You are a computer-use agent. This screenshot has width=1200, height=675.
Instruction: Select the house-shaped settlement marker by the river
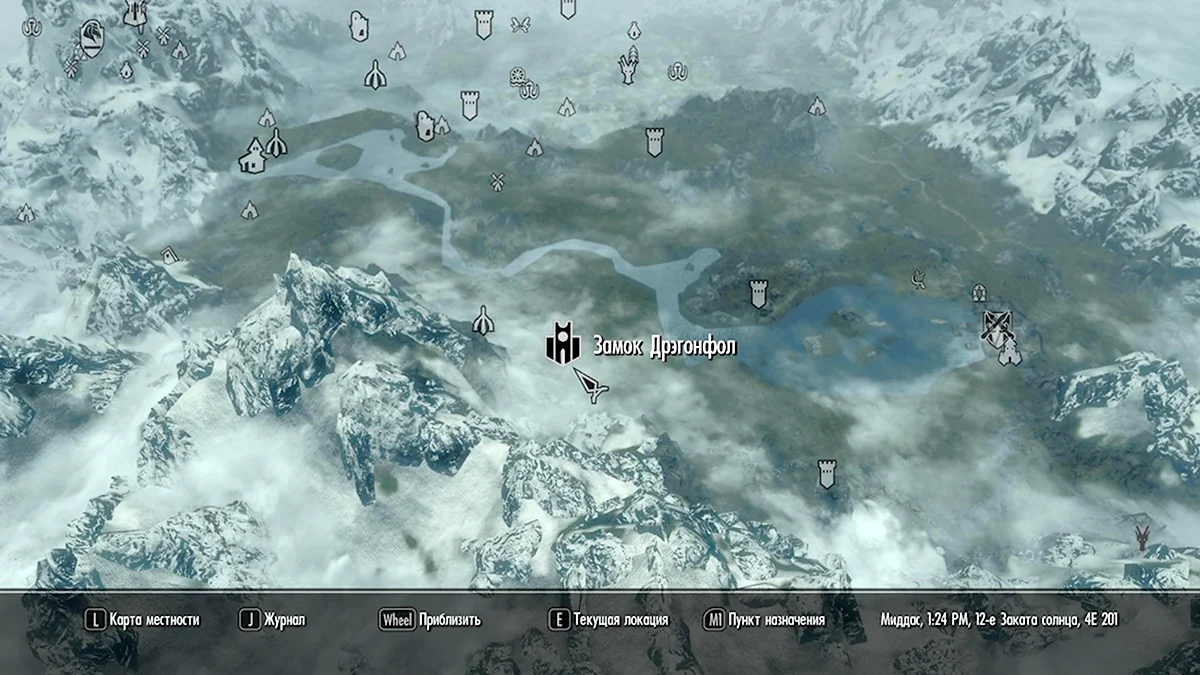pos(252,157)
